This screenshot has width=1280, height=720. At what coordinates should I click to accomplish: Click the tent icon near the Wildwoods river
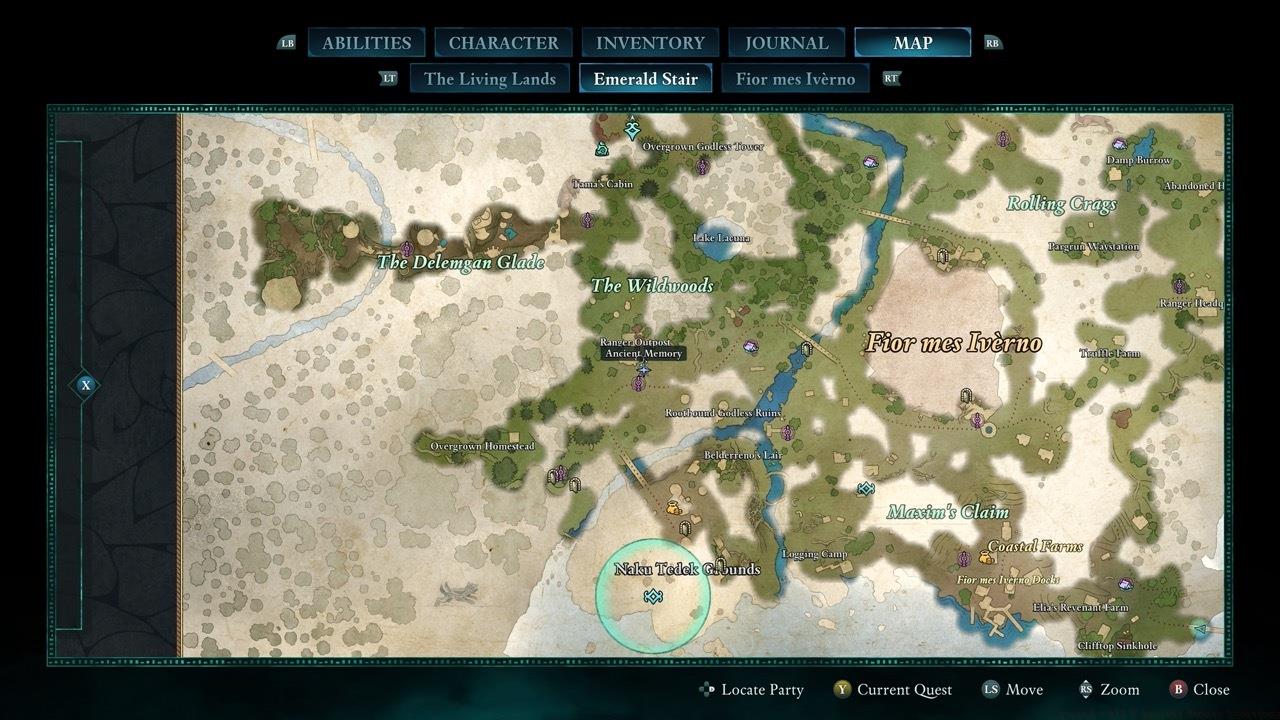coord(807,348)
